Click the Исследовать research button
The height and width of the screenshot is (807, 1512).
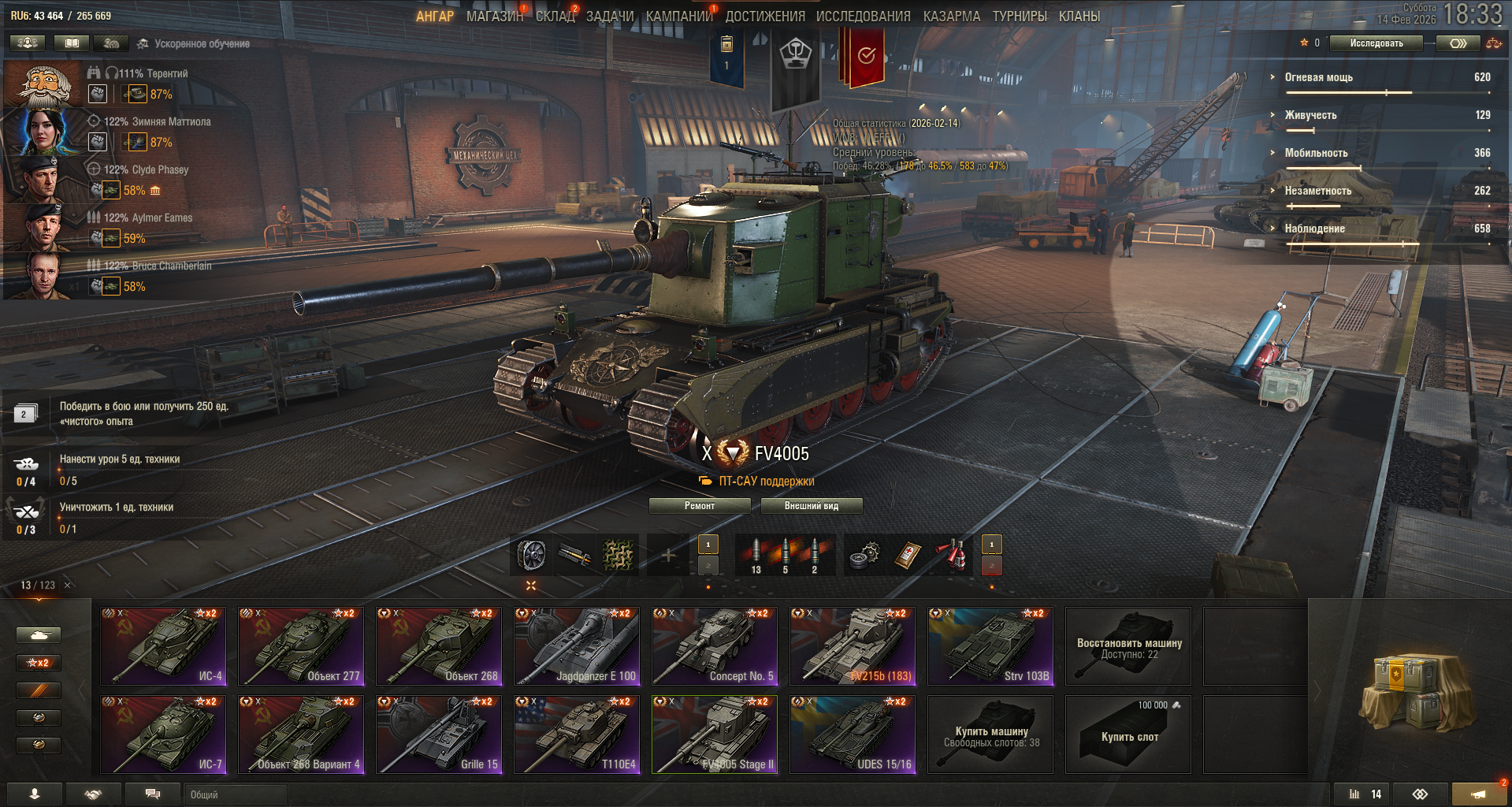click(1376, 43)
